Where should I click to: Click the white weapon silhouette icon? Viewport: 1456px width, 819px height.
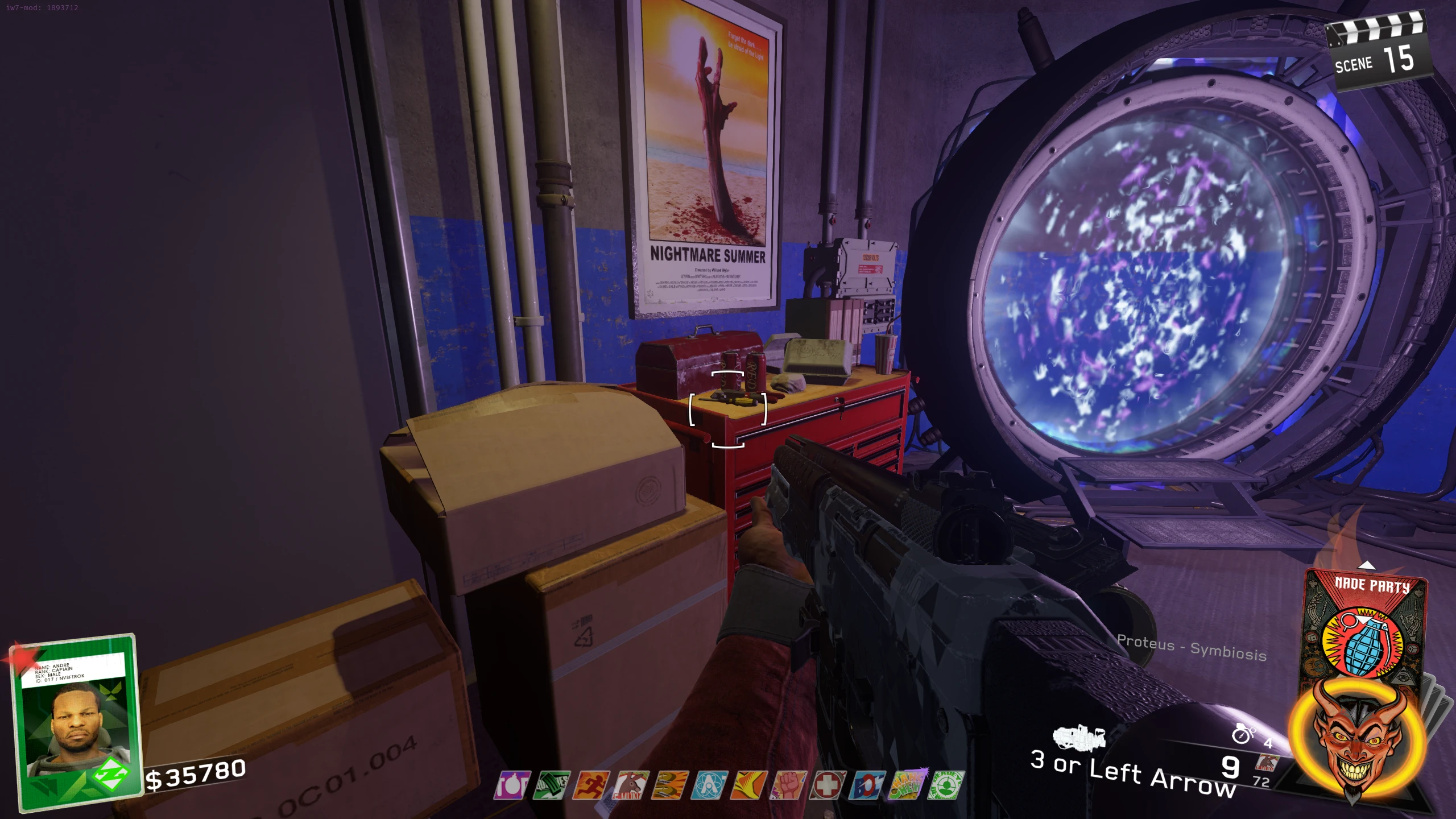point(1079,738)
